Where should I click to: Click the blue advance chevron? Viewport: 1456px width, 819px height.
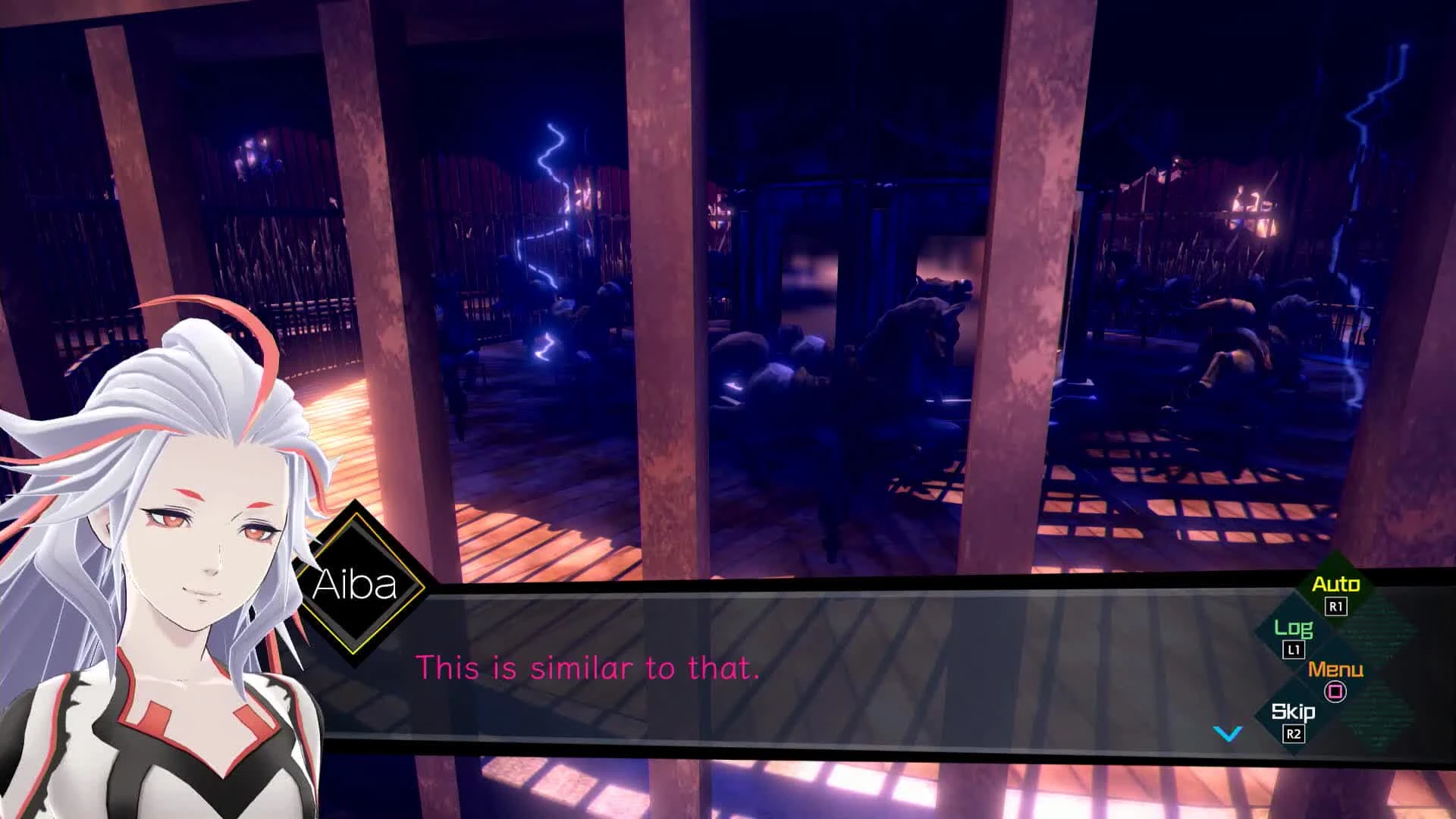[x=1227, y=733]
